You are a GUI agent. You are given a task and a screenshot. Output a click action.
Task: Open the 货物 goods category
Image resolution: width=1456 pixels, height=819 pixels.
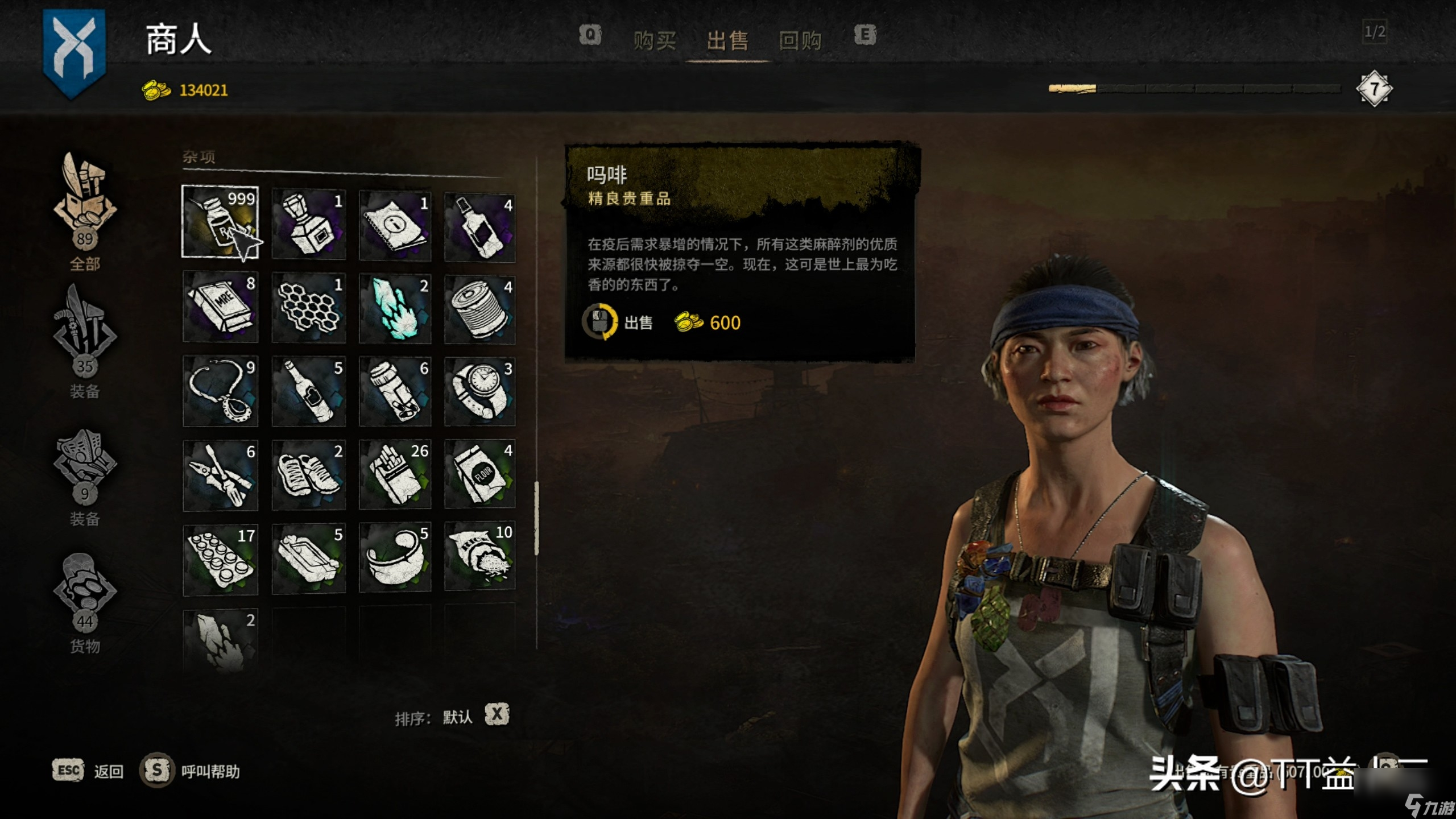click(x=85, y=595)
